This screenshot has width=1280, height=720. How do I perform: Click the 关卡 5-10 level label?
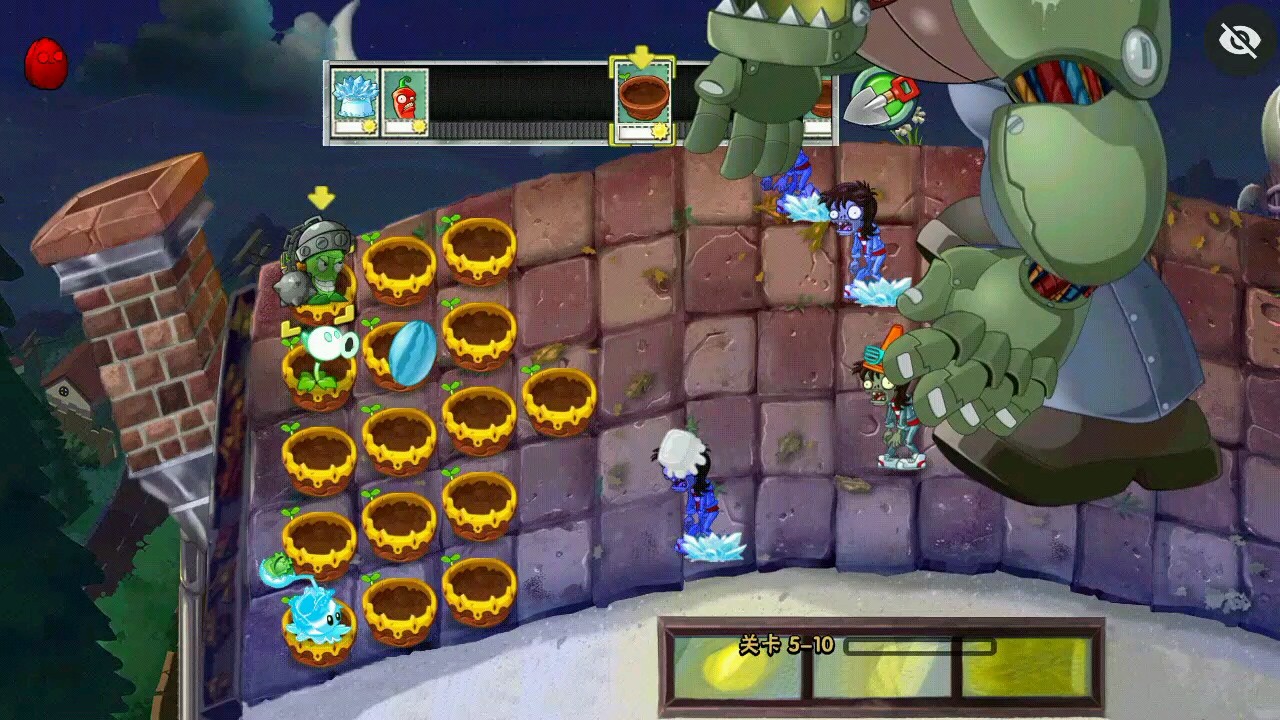click(x=786, y=645)
